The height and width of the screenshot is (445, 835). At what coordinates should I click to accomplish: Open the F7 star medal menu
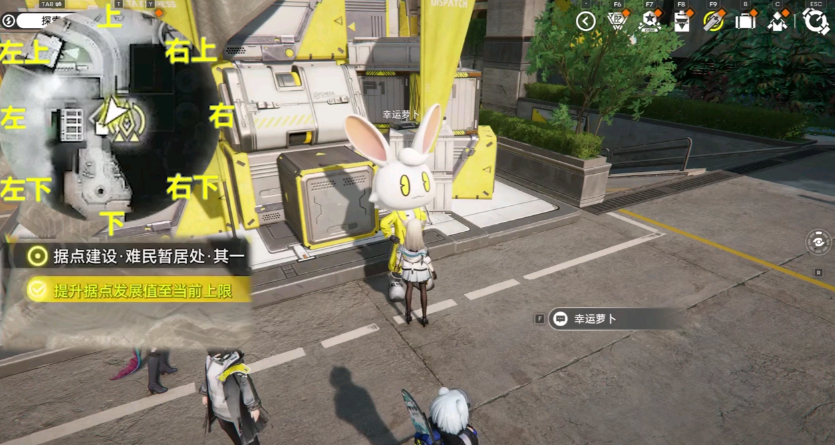click(x=650, y=21)
